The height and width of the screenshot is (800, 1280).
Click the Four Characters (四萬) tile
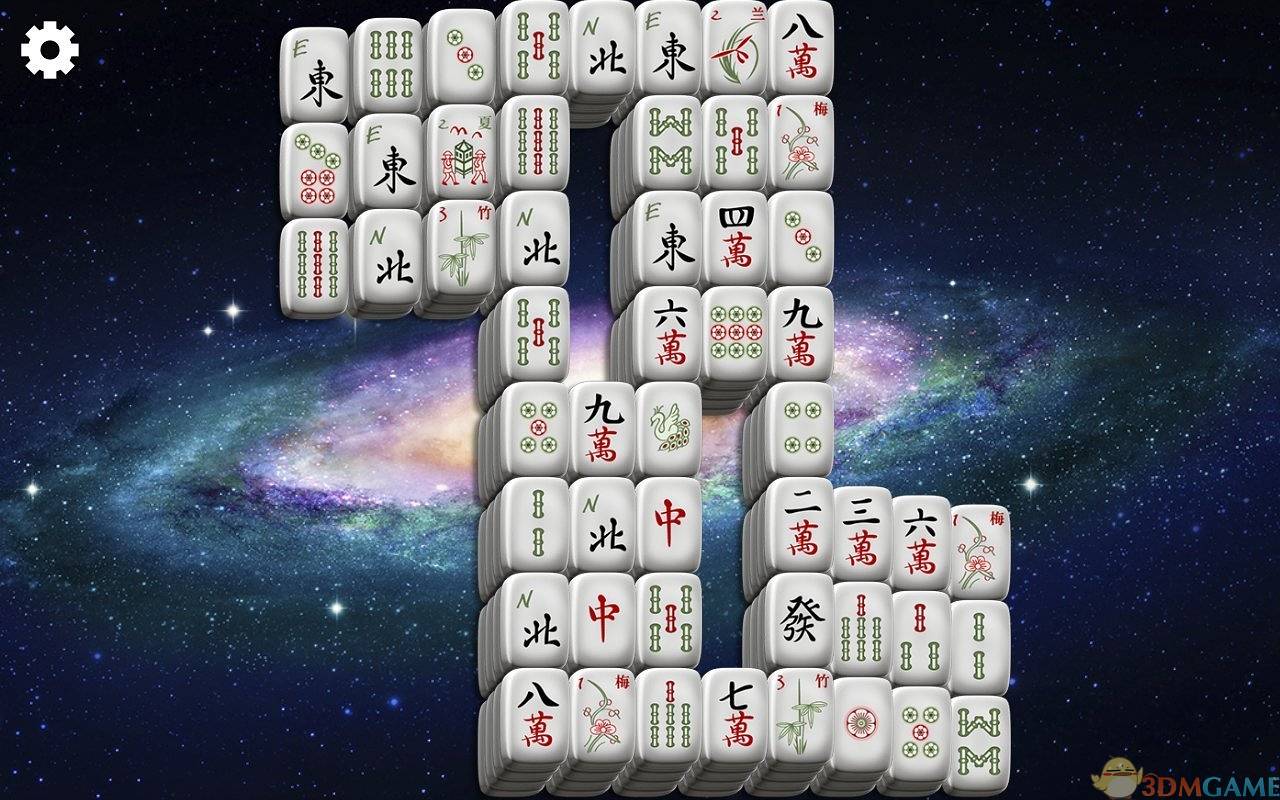tap(736, 235)
